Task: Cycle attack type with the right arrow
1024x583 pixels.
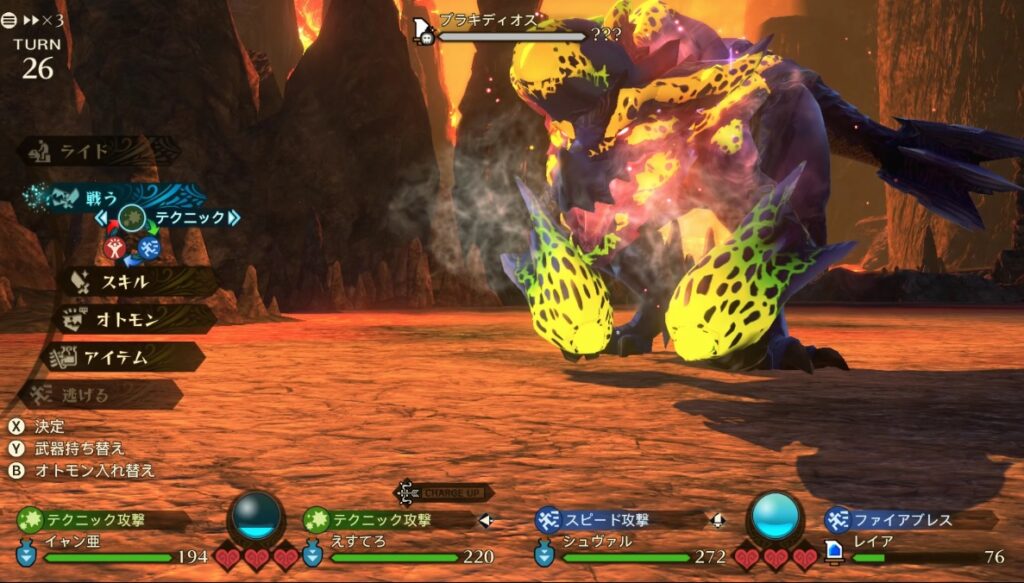Action: (234, 217)
